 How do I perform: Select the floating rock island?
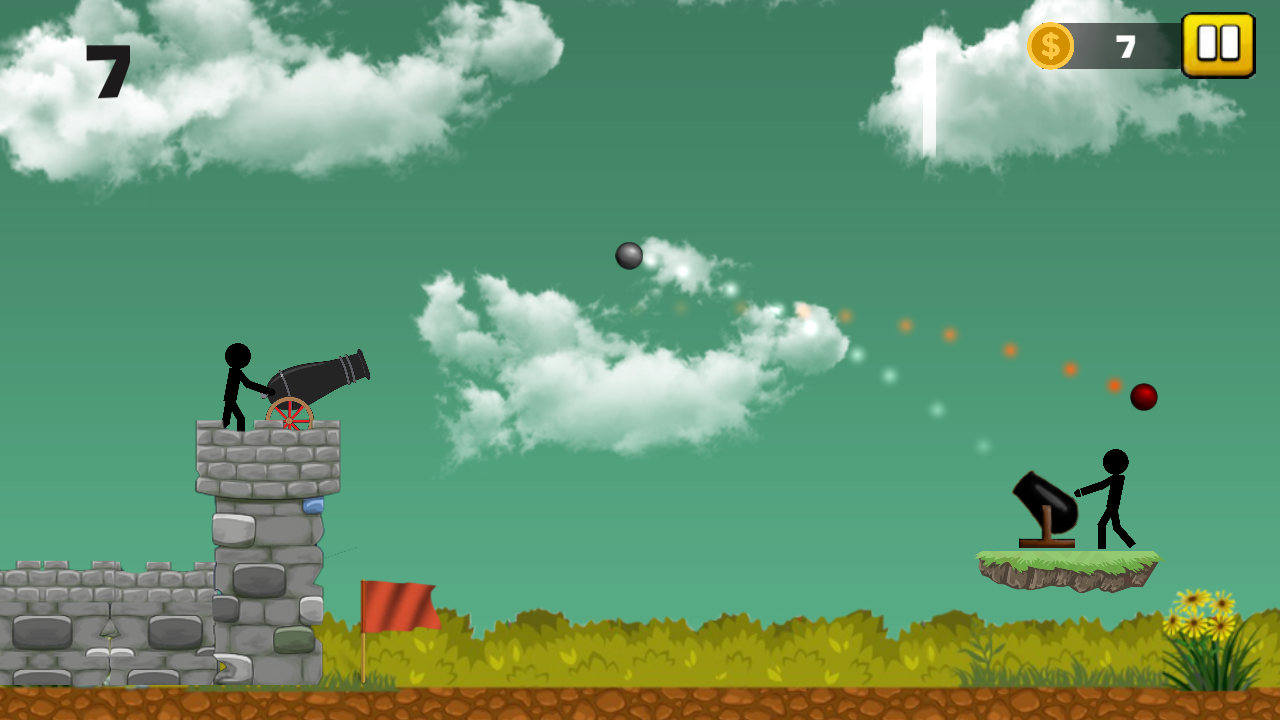point(1065,570)
